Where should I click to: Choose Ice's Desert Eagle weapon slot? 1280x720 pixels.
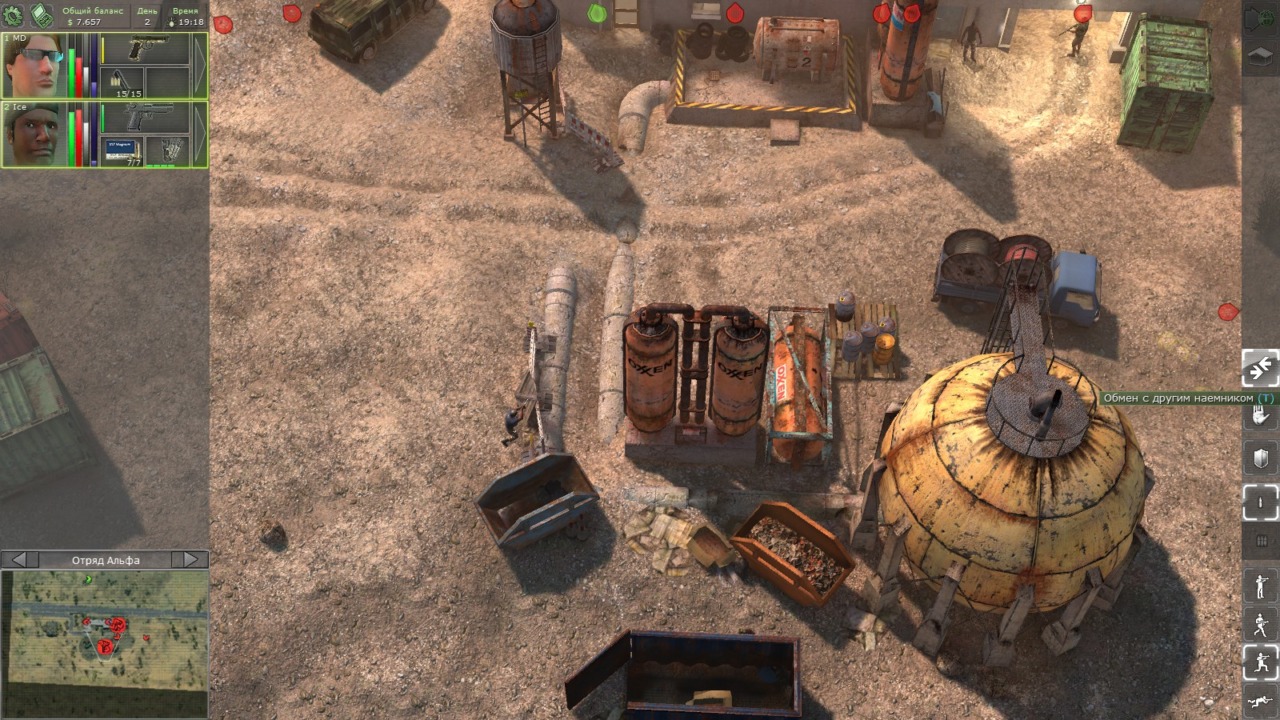pyautogui.click(x=146, y=117)
